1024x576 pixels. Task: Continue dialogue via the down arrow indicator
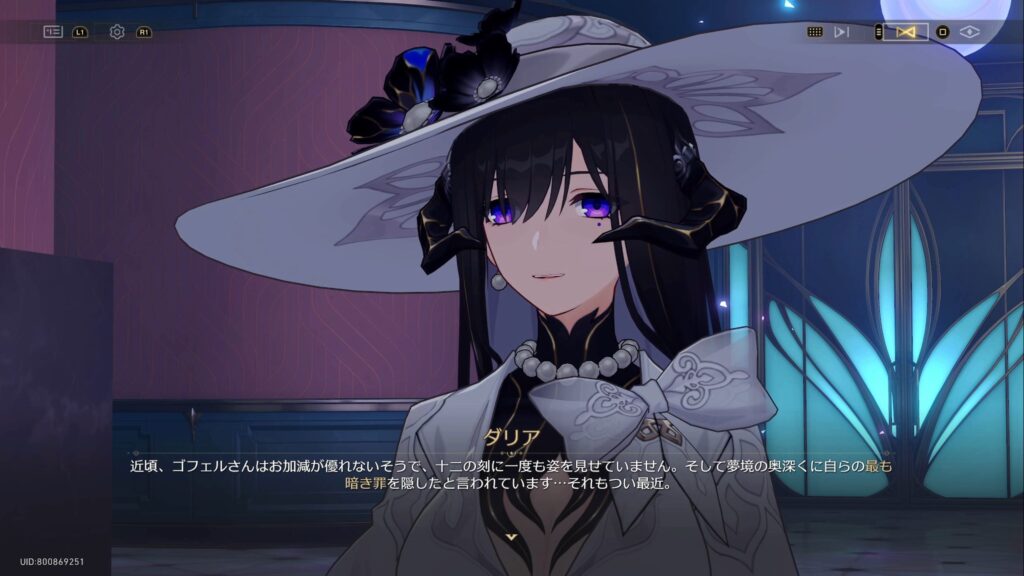512,537
